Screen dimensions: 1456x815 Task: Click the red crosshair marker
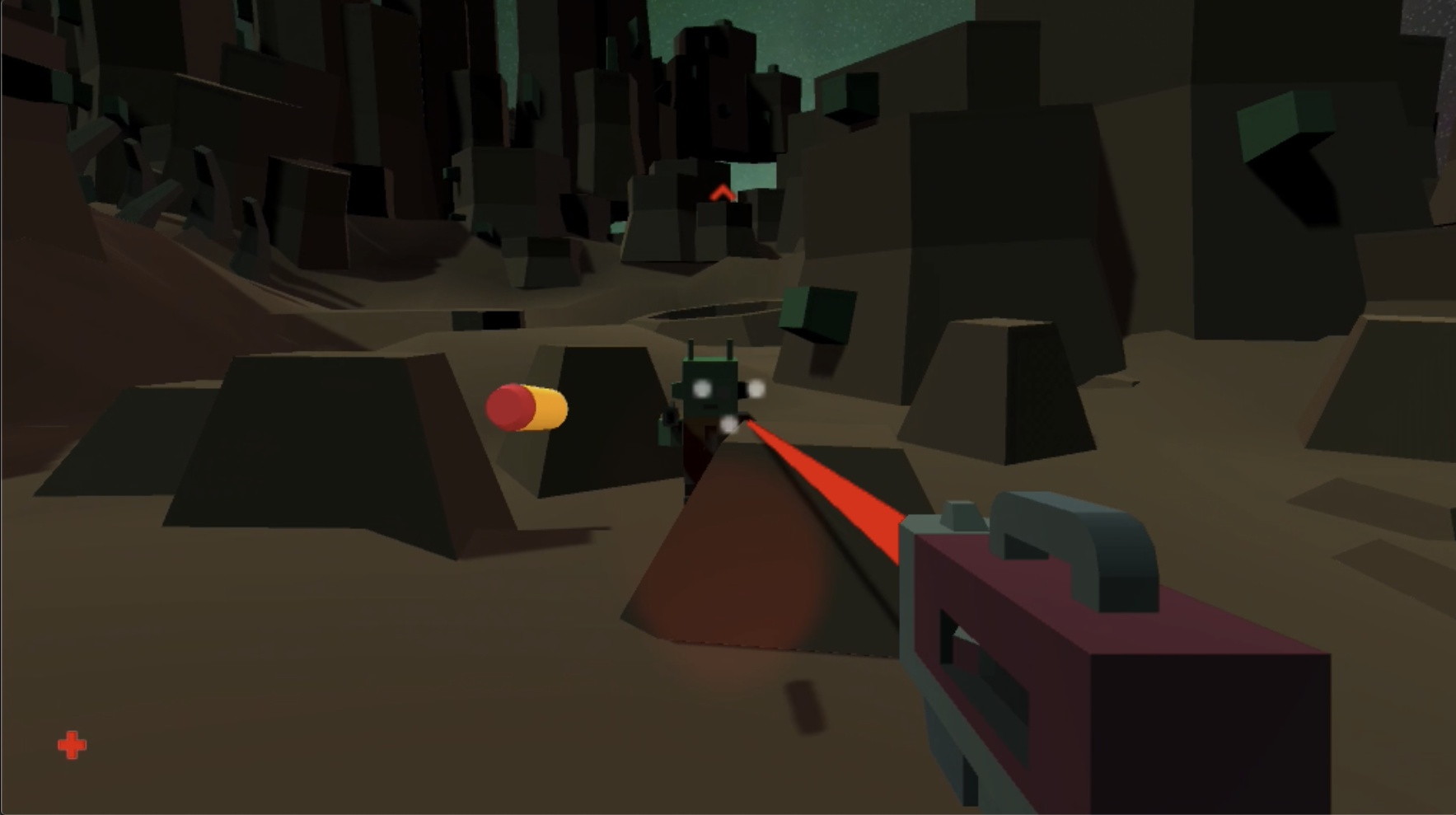[x=73, y=742]
